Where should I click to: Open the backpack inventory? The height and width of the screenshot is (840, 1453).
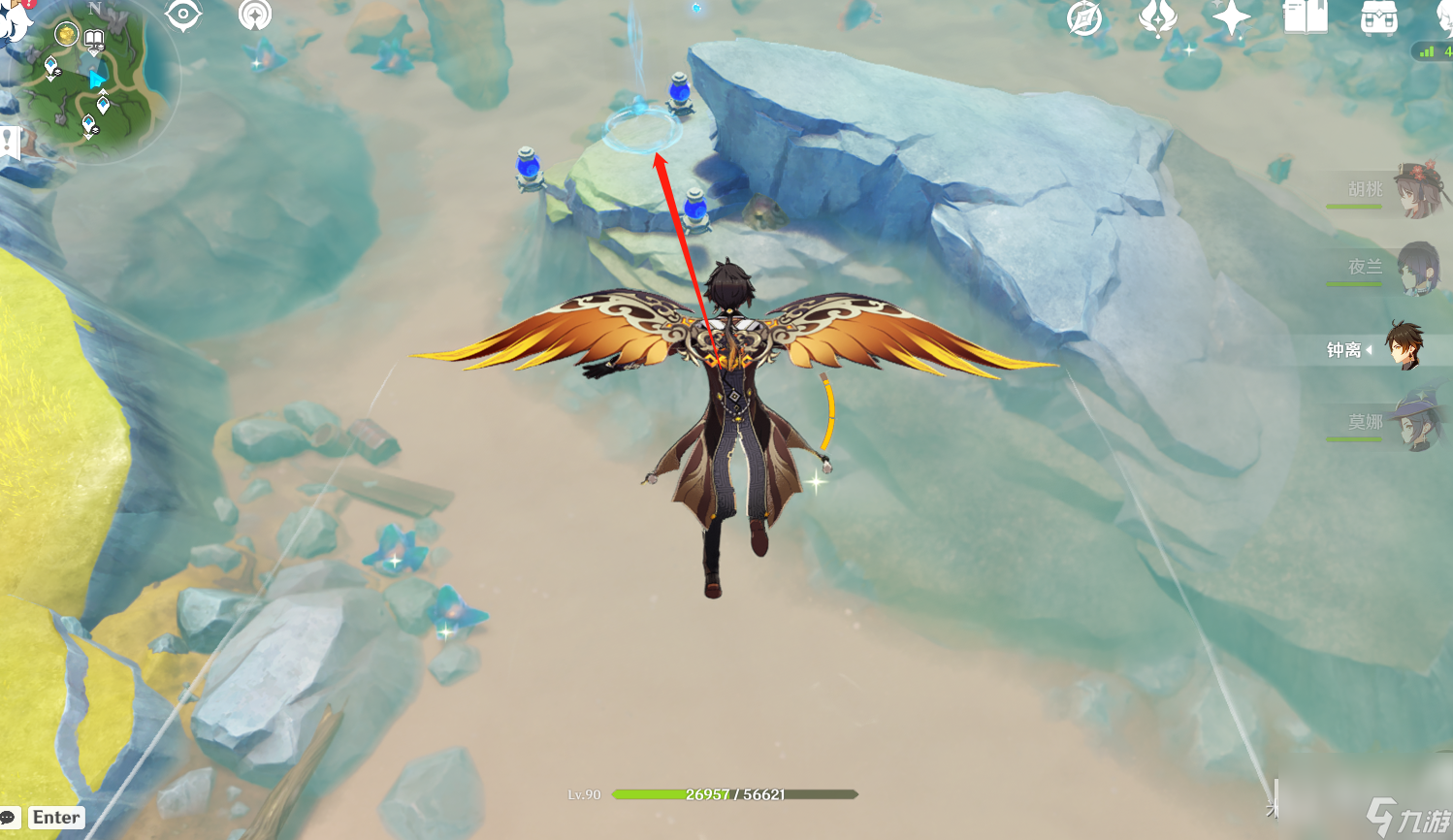[x=1378, y=18]
